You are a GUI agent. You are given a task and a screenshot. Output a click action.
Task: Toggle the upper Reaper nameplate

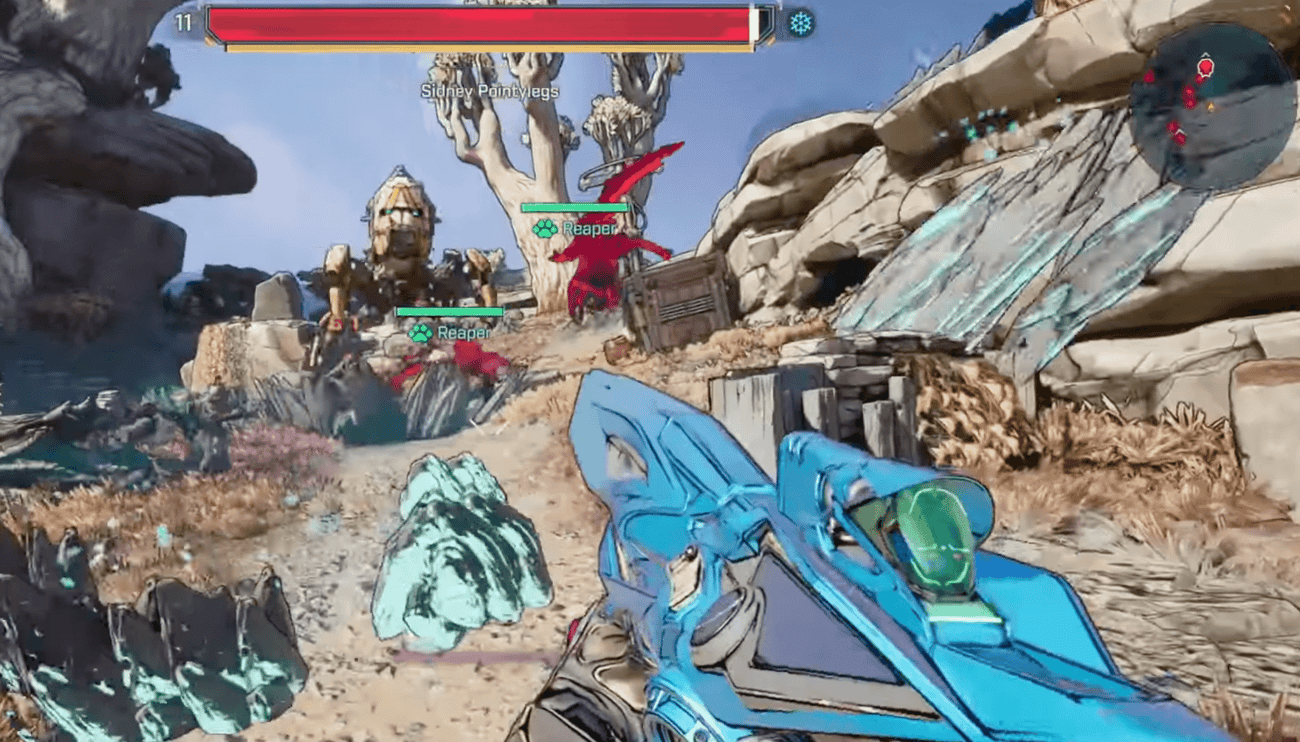point(587,228)
